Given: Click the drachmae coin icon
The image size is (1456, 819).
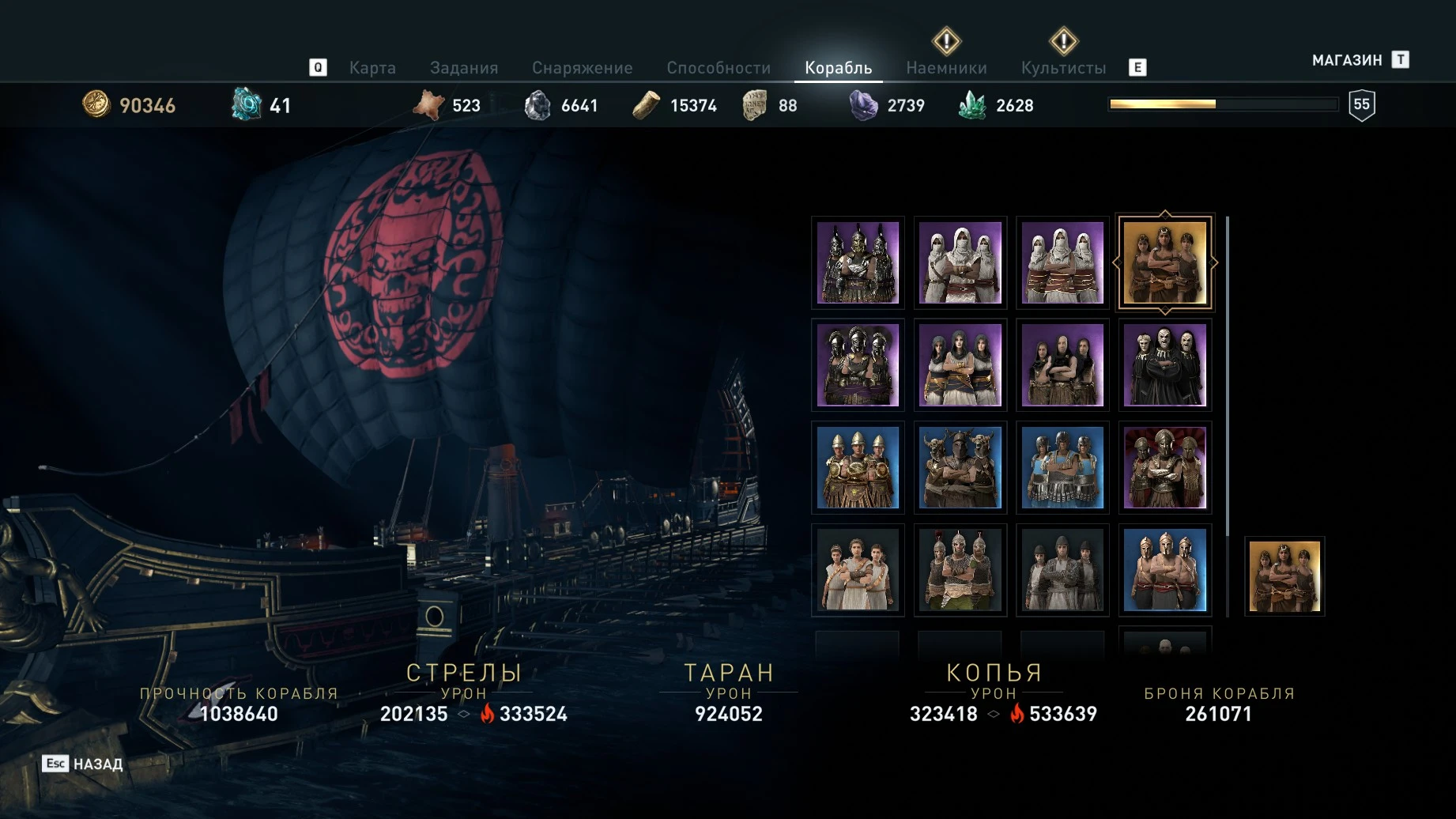Looking at the screenshot, I should (x=96, y=104).
